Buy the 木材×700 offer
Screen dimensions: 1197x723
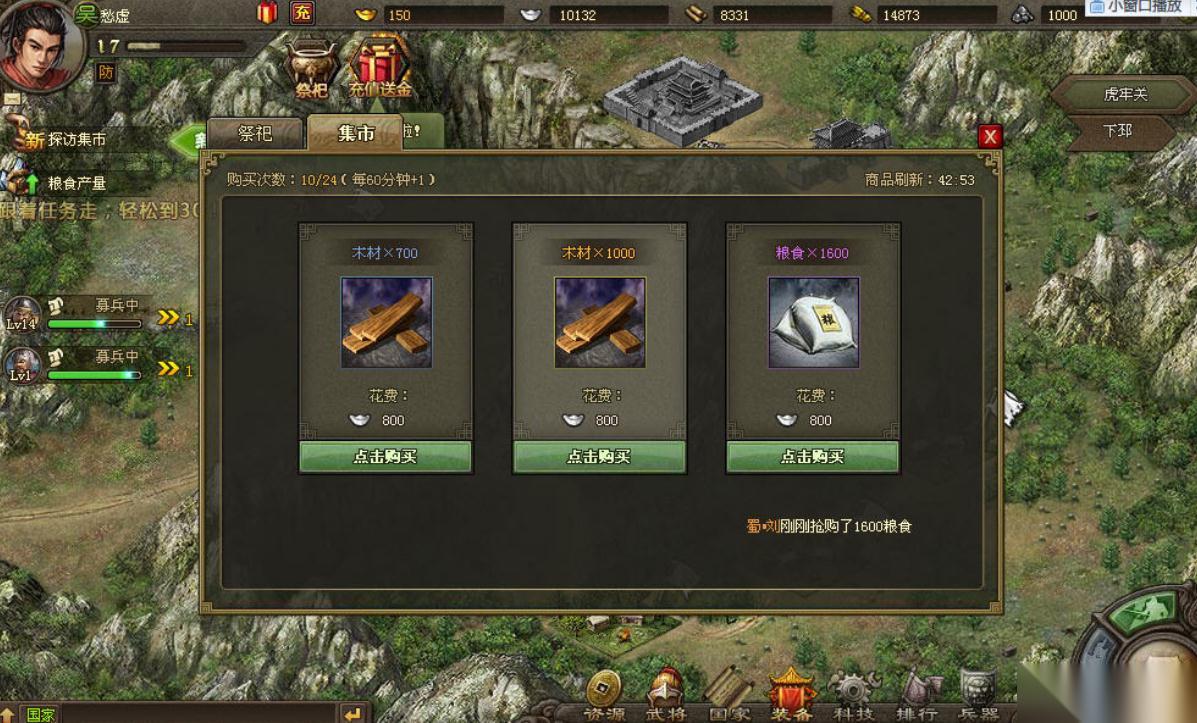click(385, 456)
